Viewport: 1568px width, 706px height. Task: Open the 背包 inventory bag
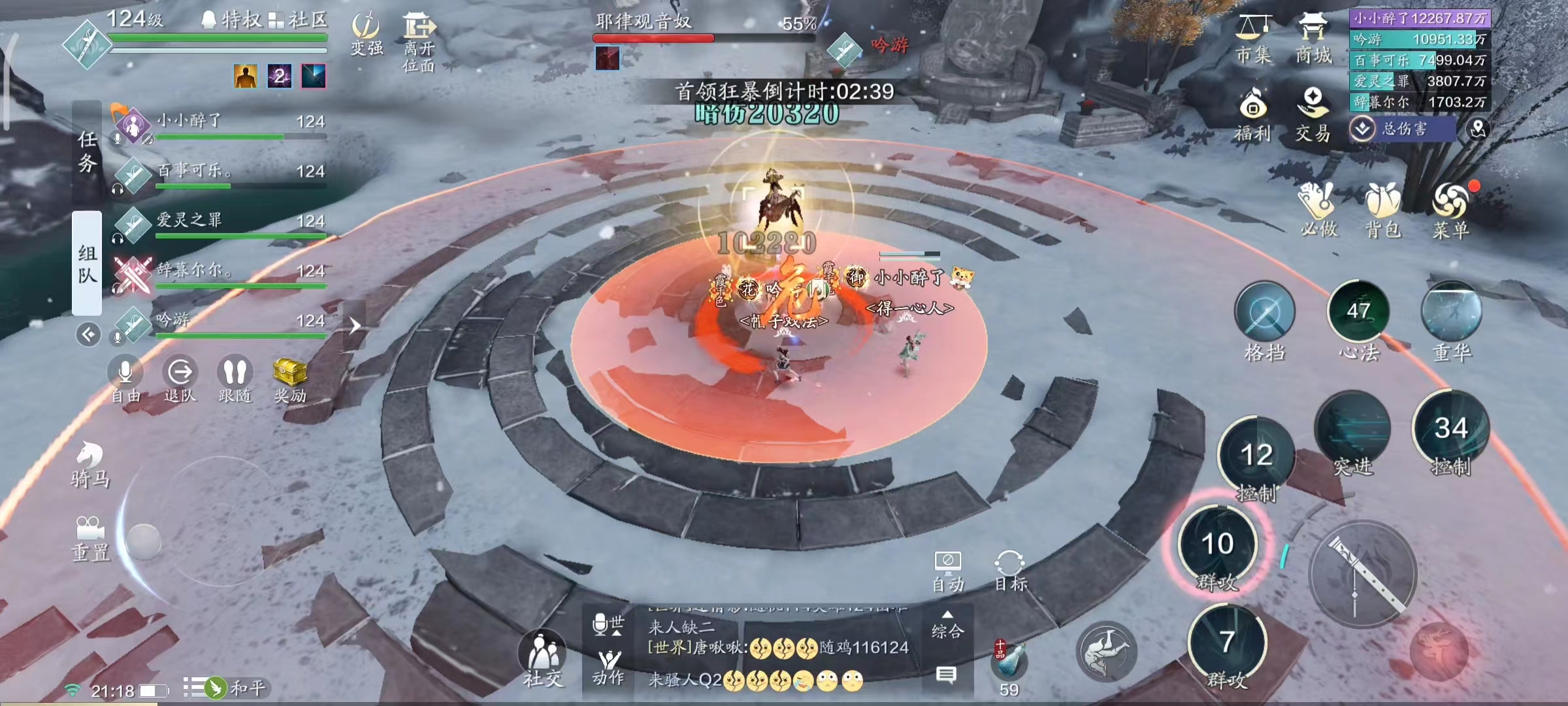pos(1382,209)
